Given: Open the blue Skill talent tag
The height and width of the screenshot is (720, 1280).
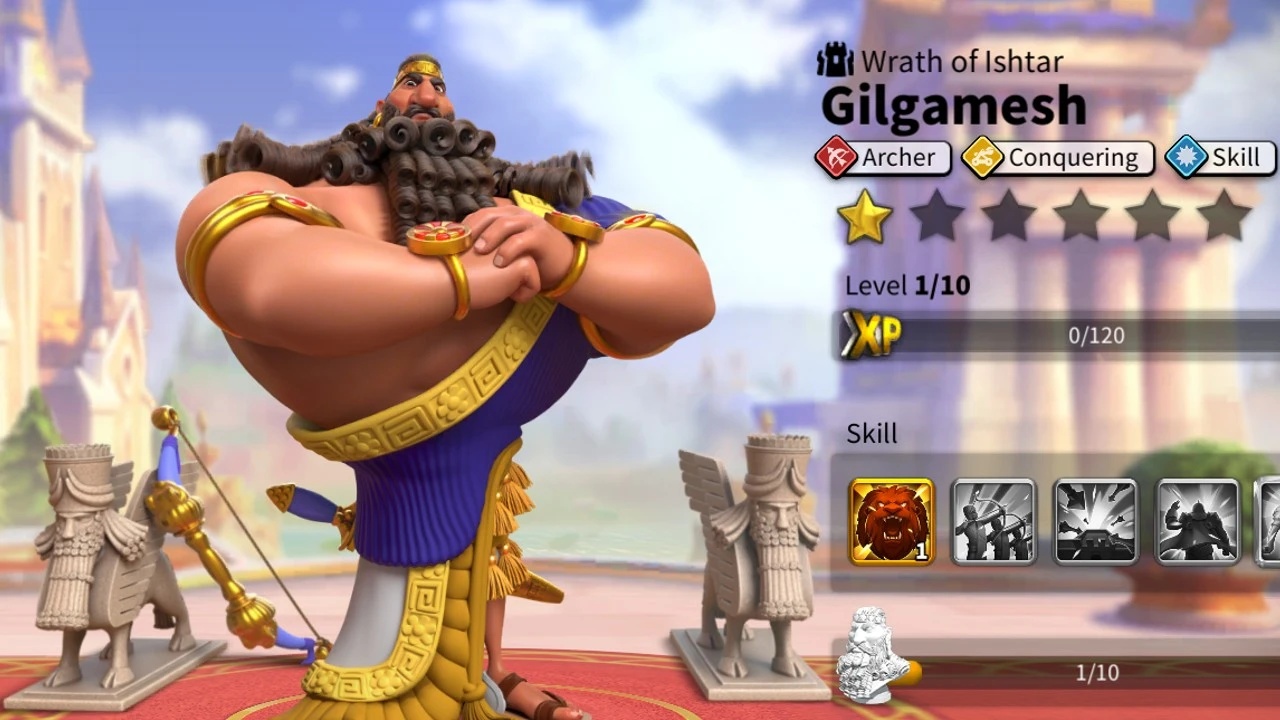Looking at the screenshot, I should (x=1220, y=158).
